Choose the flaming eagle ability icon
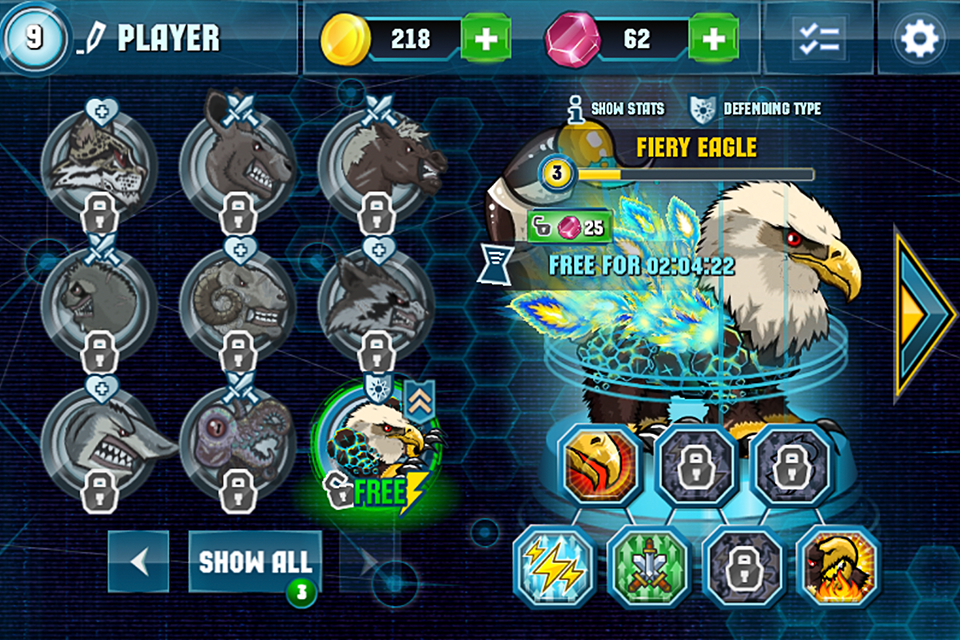Image resolution: width=960 pixels, height=640 pixels. [838, 567]
